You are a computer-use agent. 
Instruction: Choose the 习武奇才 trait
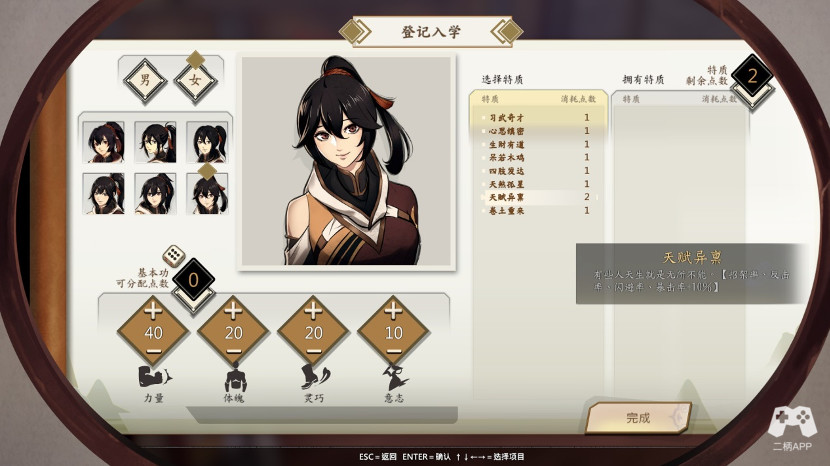pos(538,118)
